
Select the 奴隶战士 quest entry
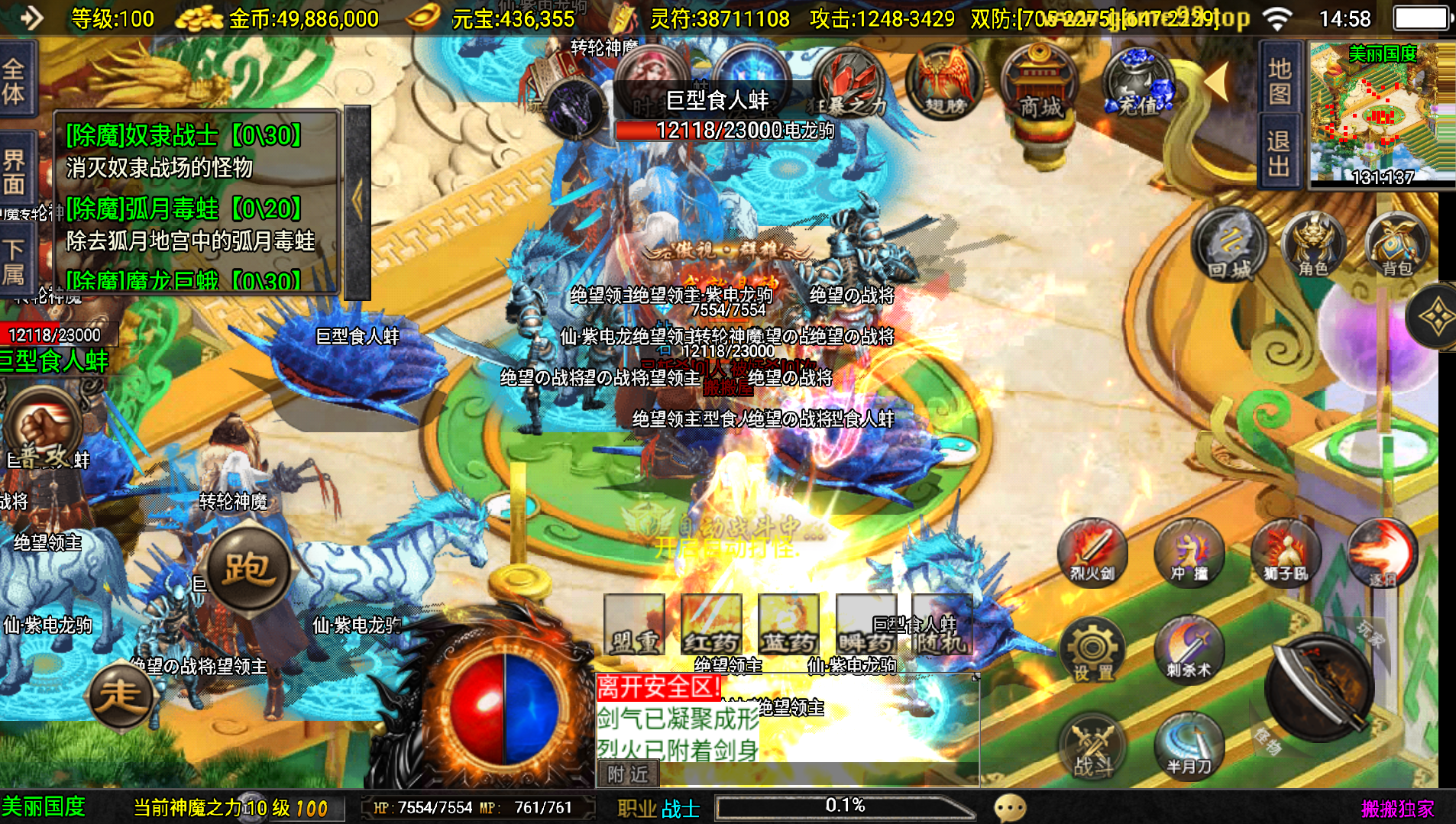tap(185, 136)
